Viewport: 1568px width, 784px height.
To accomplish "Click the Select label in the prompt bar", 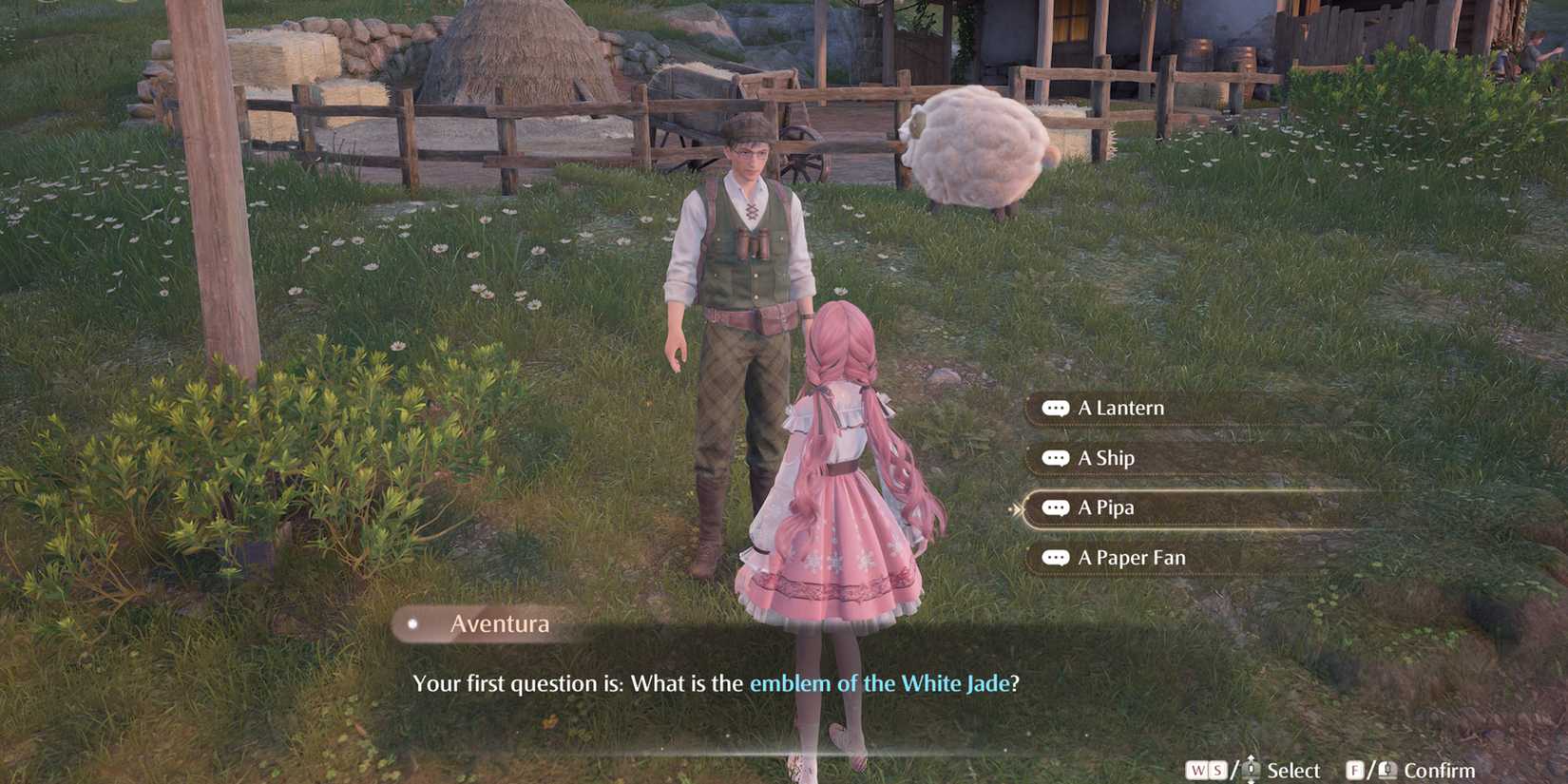I will click(x=1294, y=770).
